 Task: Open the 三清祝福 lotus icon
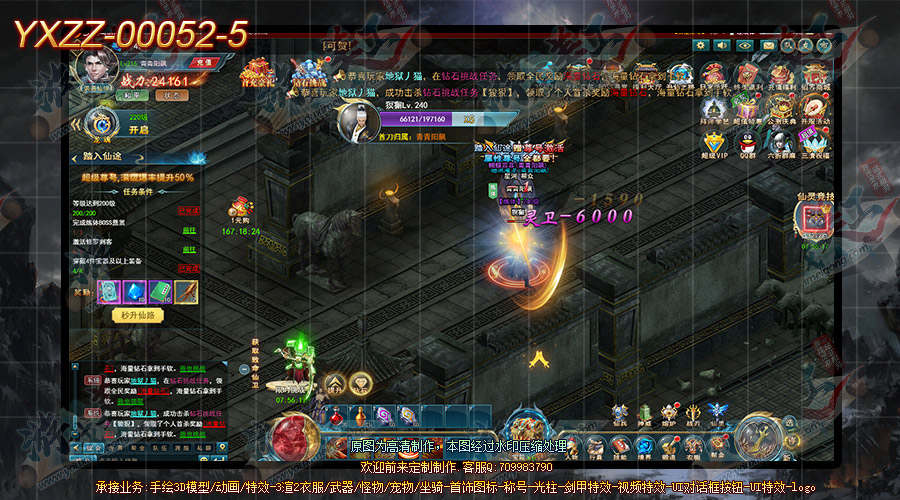coord(814,141)
